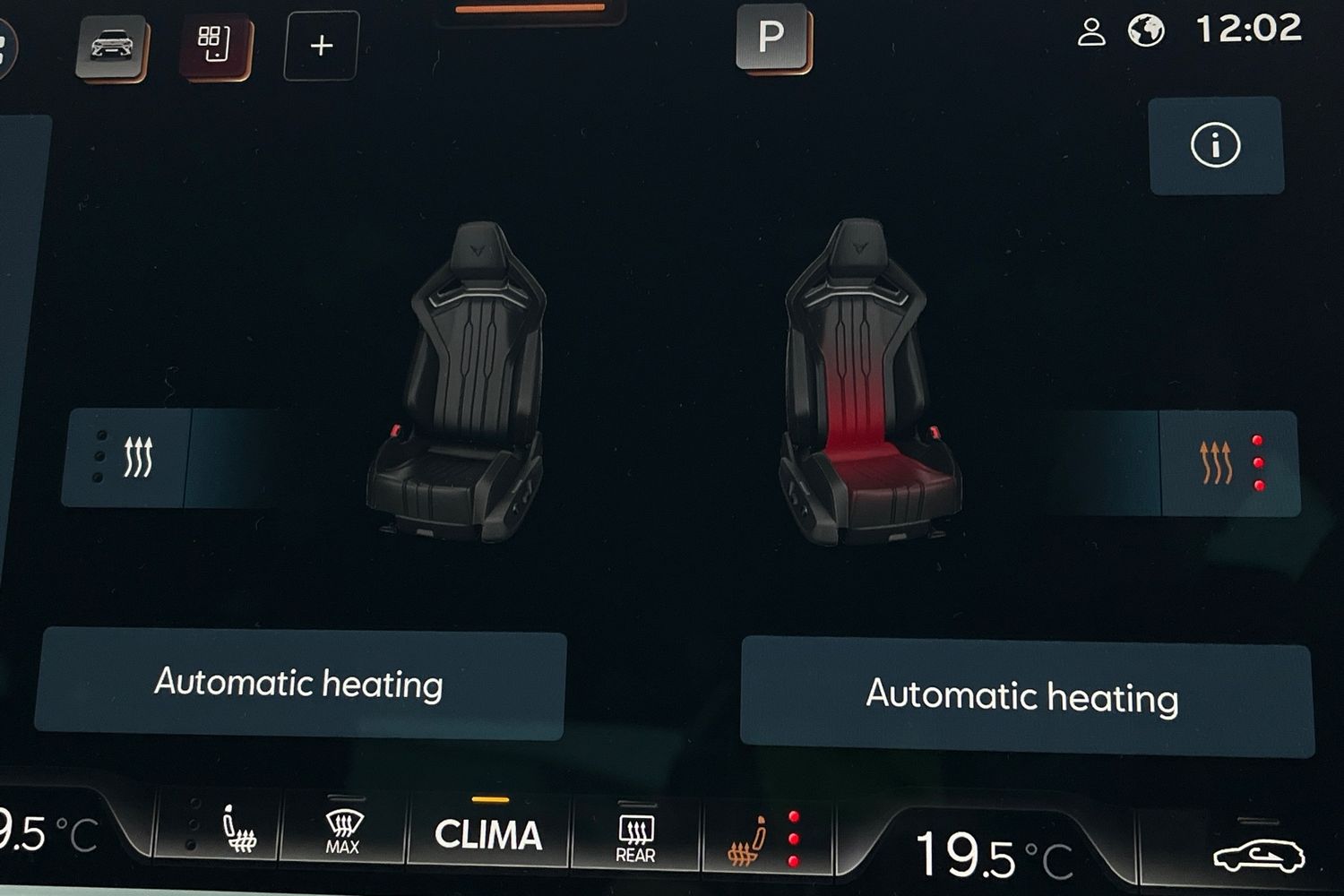The width and height of the screenshot is (1344, 896).
Task: Add a shortcut with the plus button
Action: click(321, 46)
